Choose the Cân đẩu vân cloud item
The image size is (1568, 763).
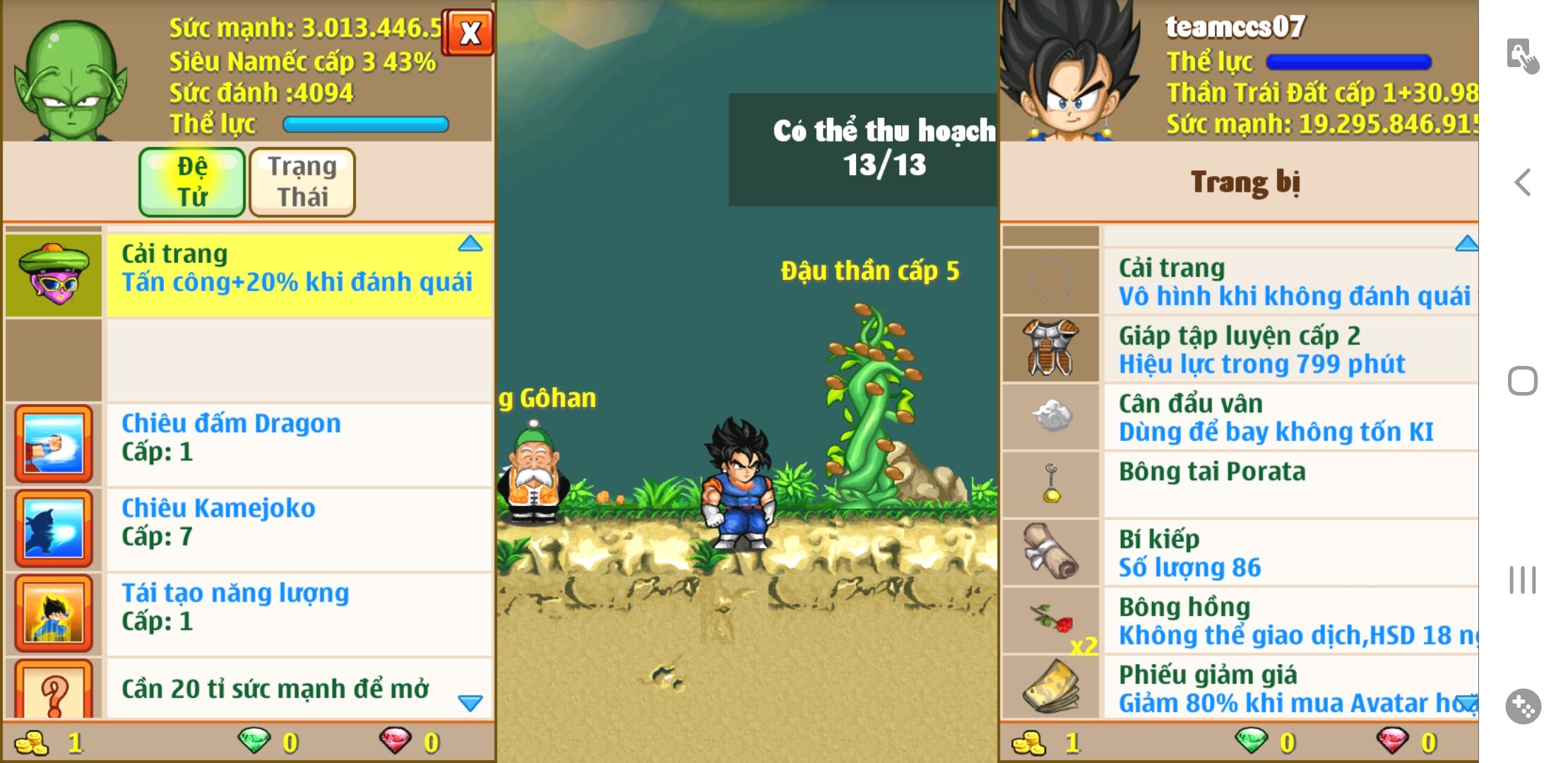coord(1289,417)
